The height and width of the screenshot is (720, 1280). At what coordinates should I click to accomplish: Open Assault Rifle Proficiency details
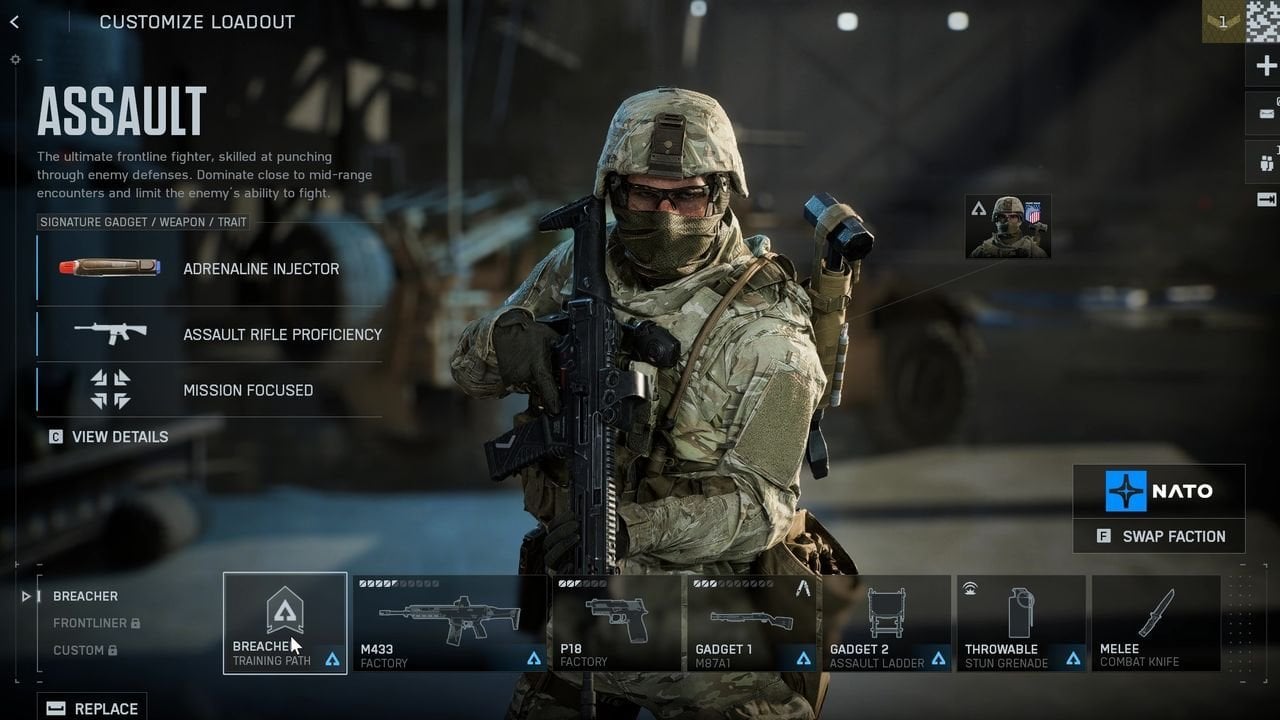(210, 334)
